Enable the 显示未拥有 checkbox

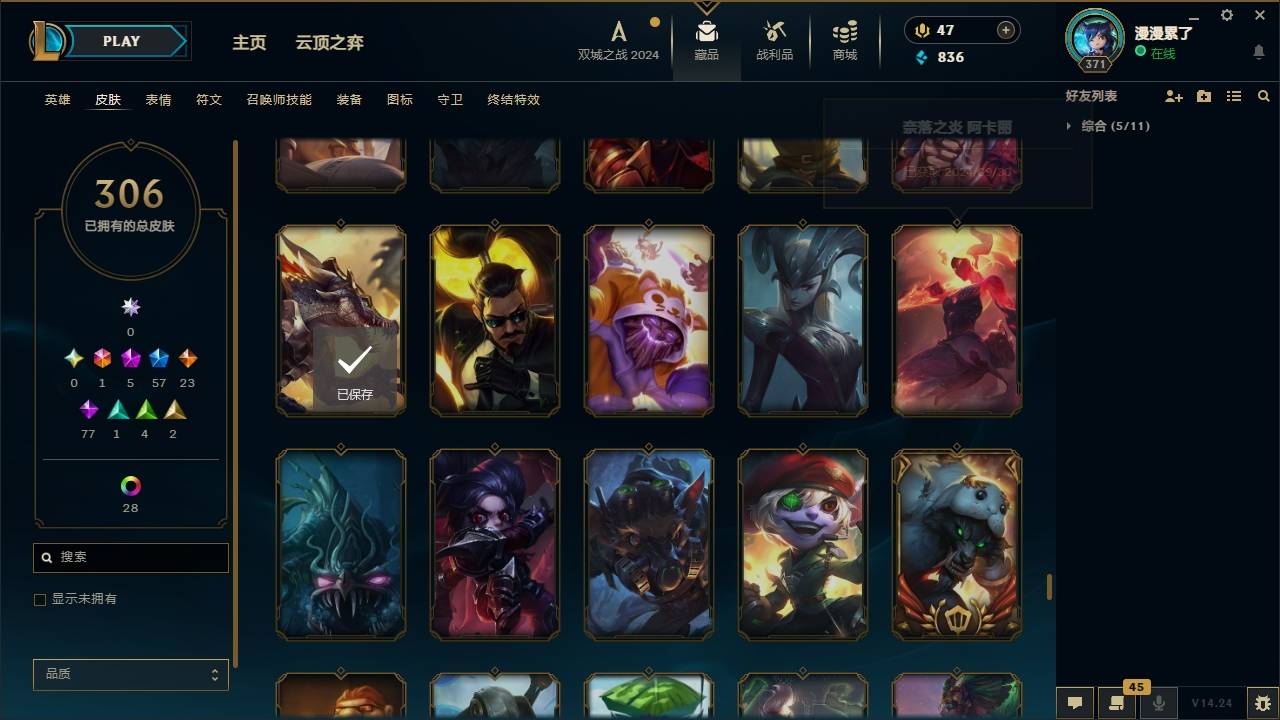point(40,599)
